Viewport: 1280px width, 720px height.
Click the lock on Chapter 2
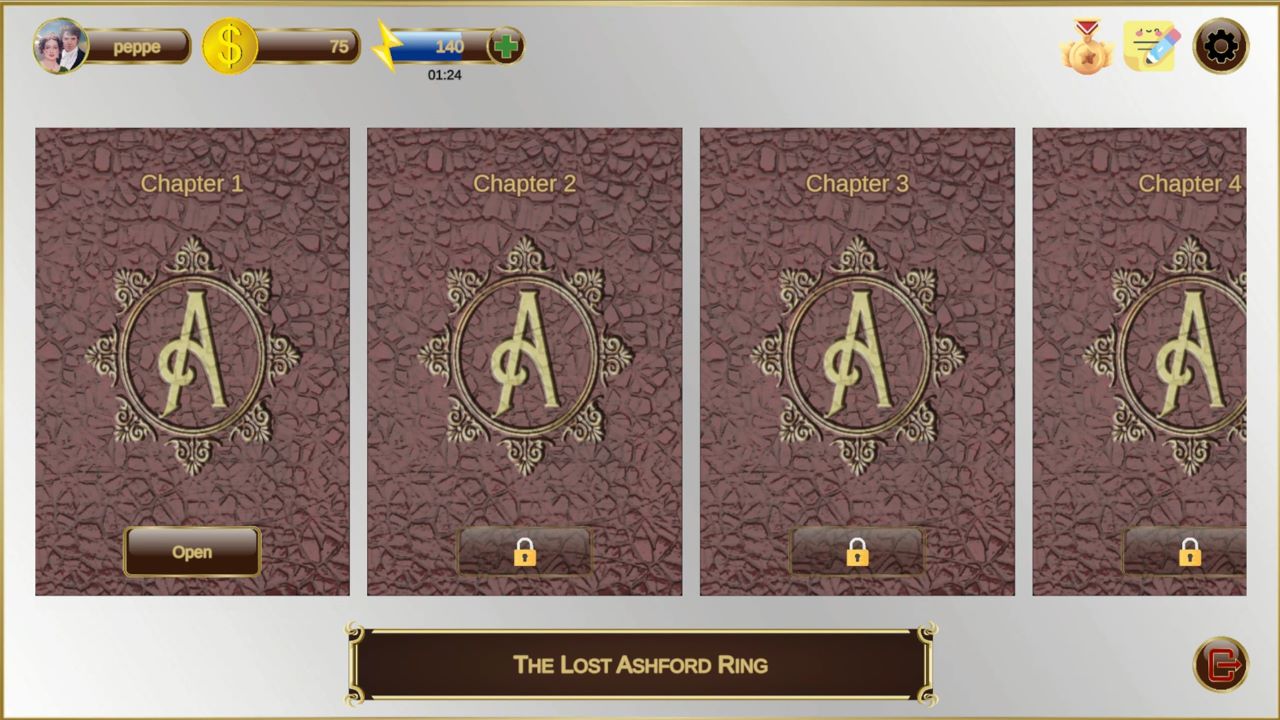click(524, 552)
